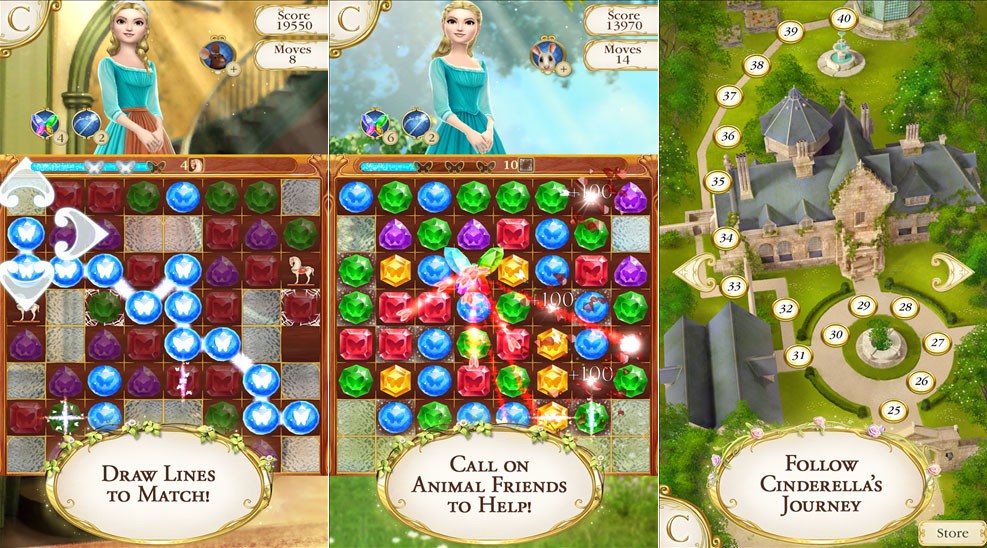
Task: Select level 37 on the journey path
Action: [729, 97]
